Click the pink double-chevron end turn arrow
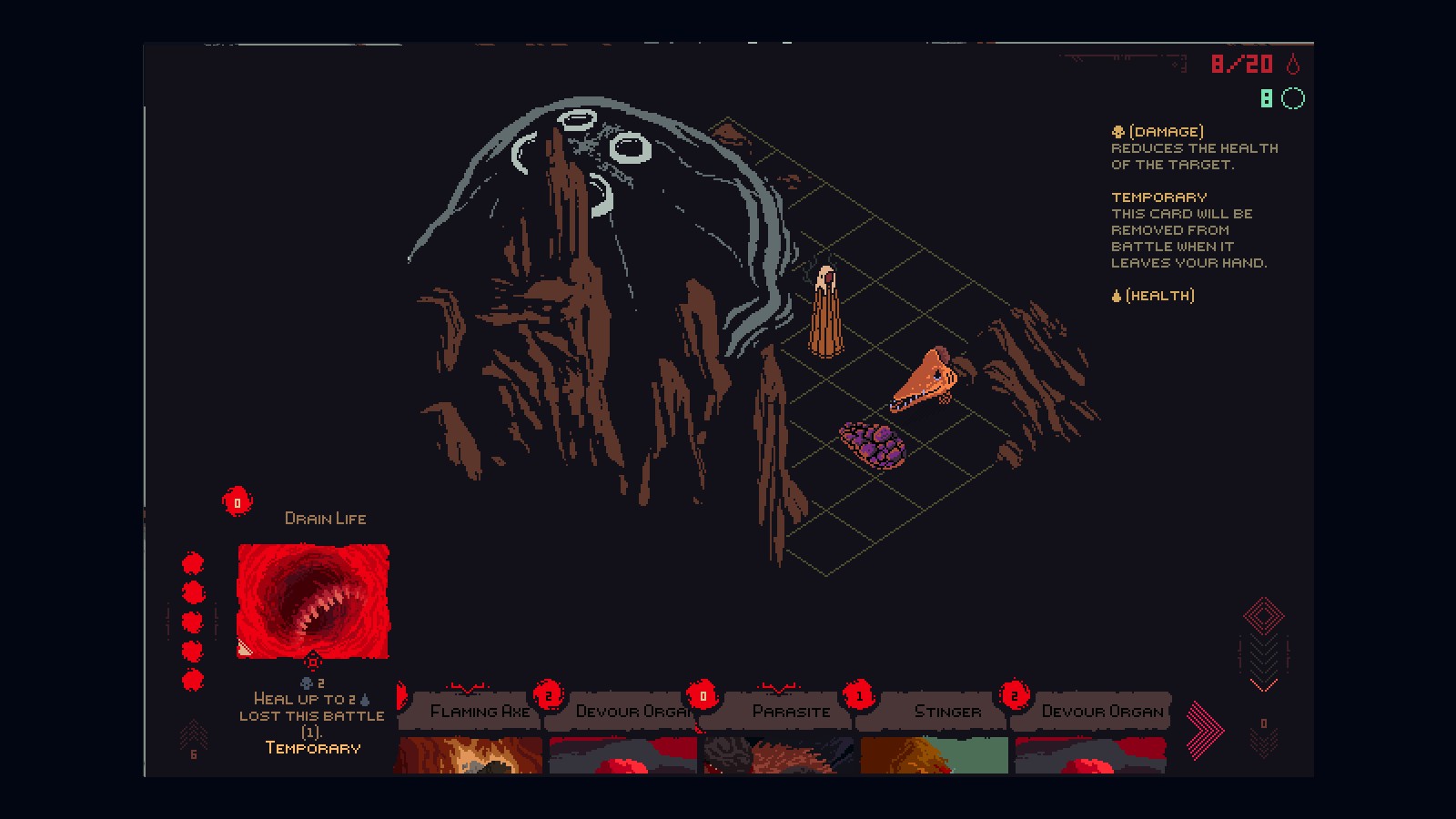The width and height of the screenshot is (1456, 819). (1206, 730)
